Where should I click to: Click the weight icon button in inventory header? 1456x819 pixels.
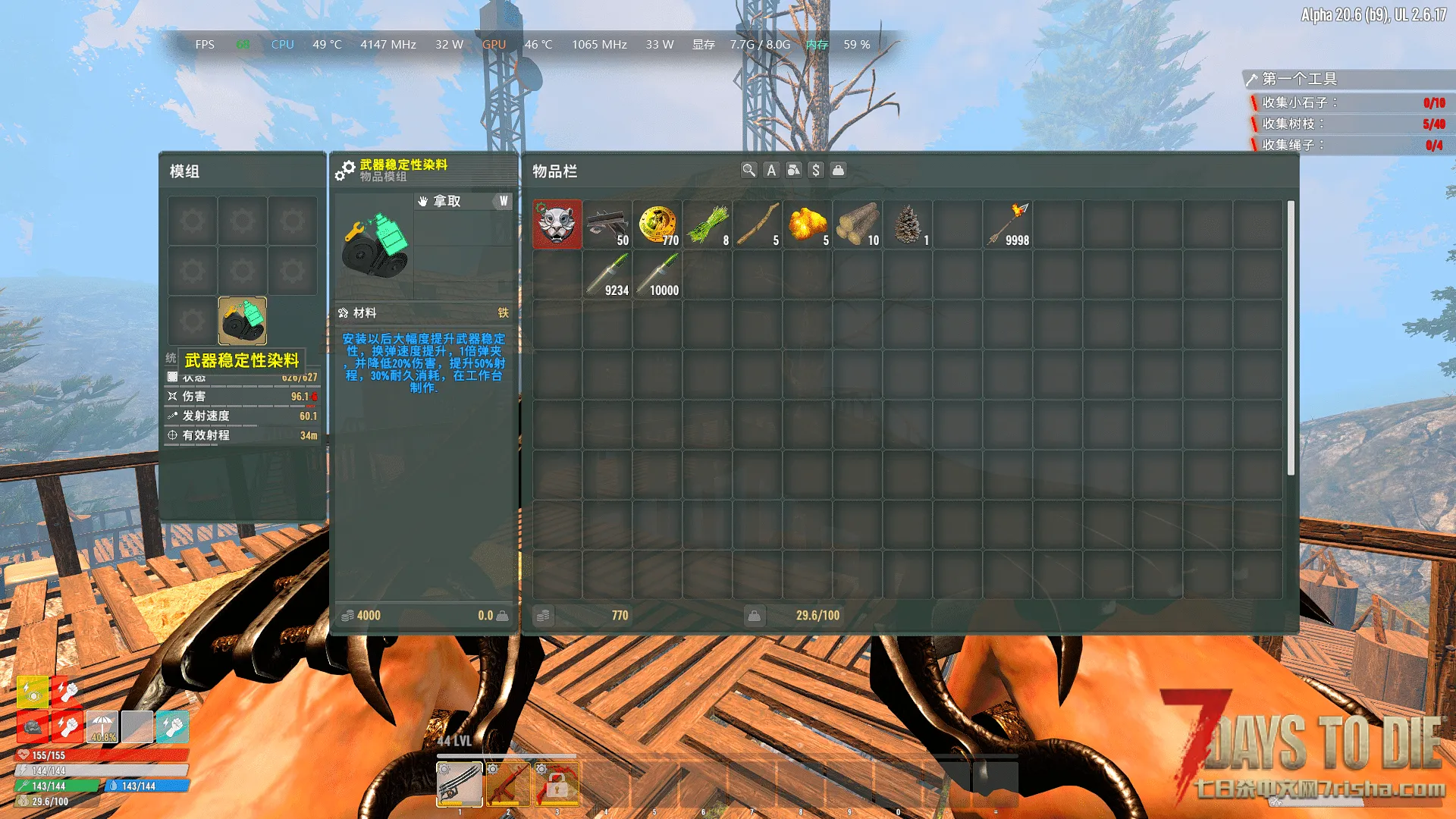tap(838, 171)
